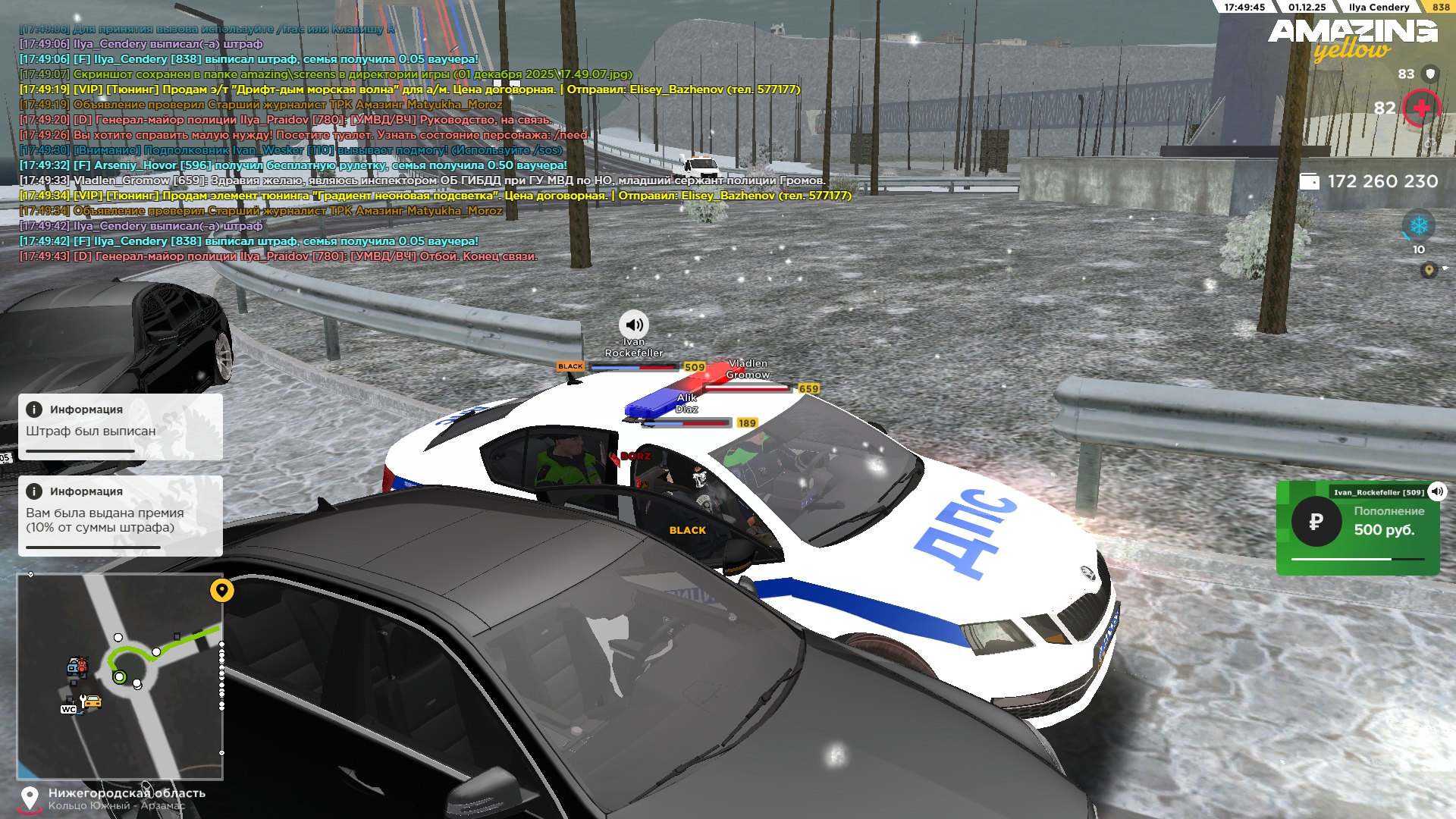This screenshot has width=1456, height=819.
Task: Select the car repair wrench marker
Action: coord(91,701)
